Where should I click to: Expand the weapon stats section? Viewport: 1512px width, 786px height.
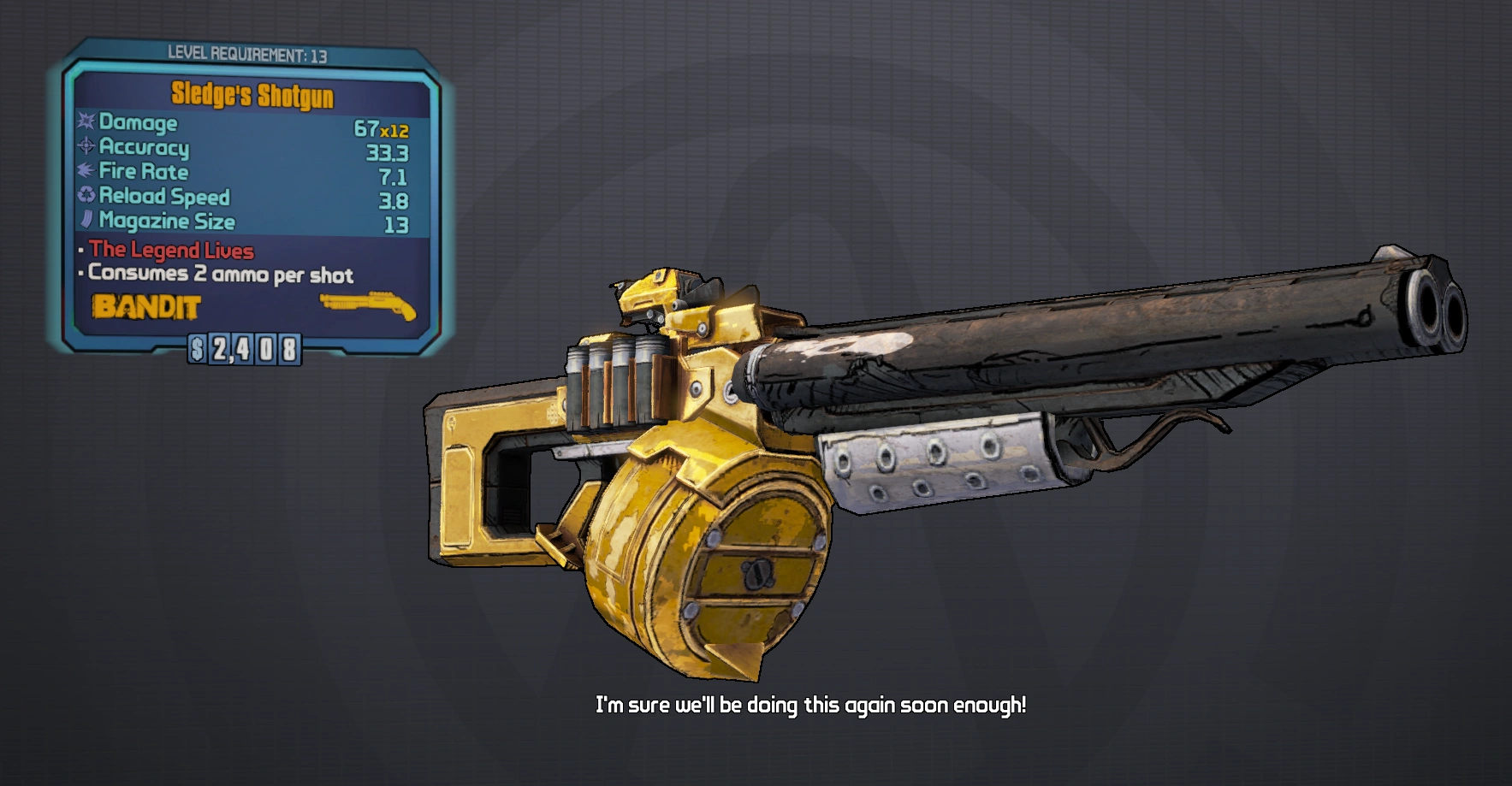[240, 171]
